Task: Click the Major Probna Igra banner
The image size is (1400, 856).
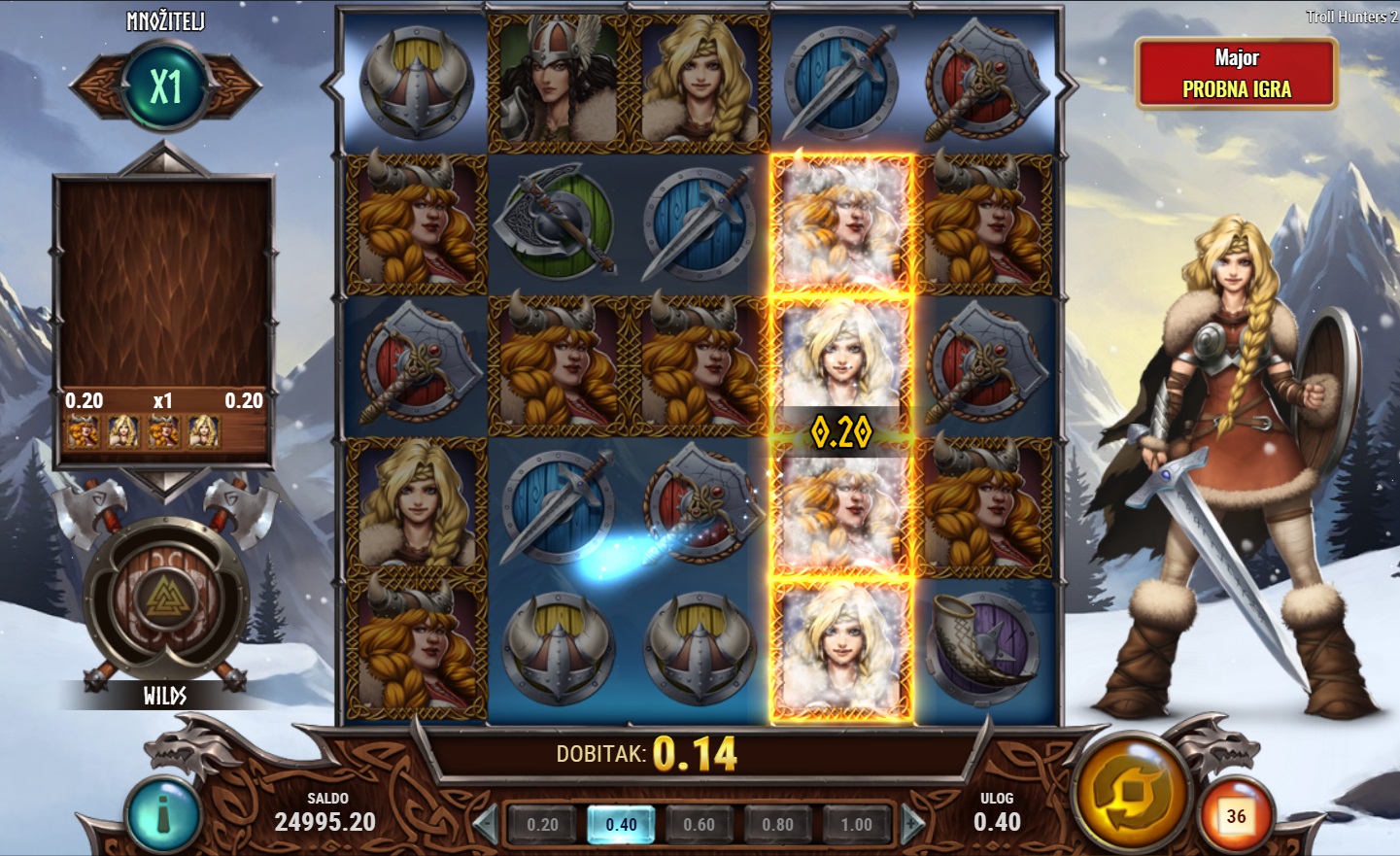Action: pos(1236,74)
